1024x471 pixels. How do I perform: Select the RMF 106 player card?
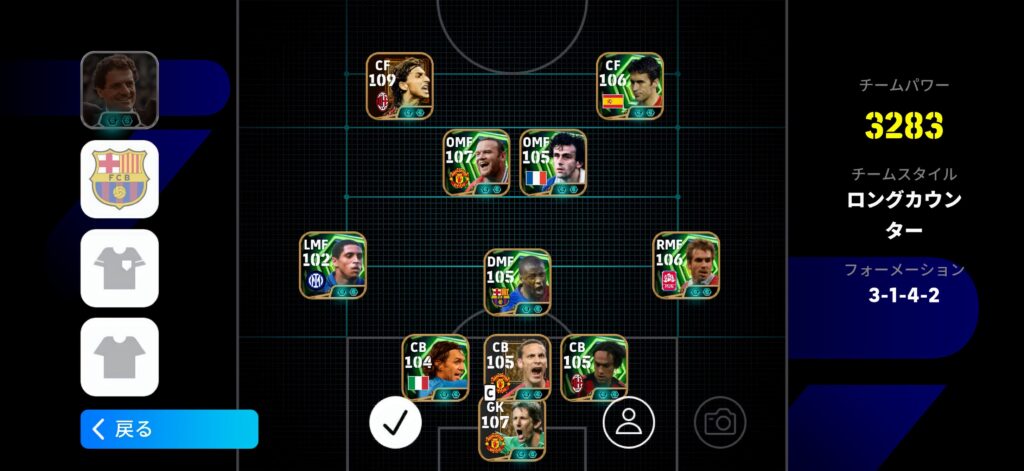(686, 266)
